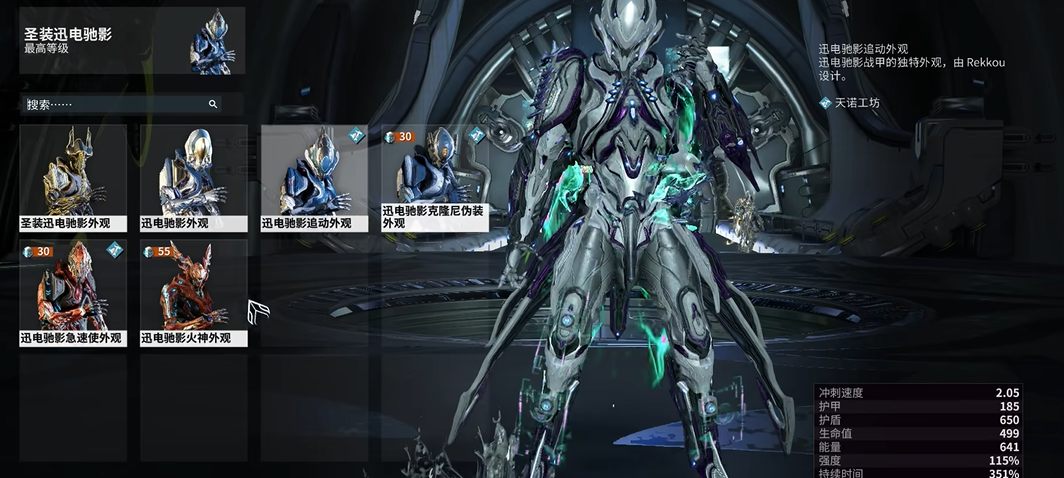Screen dimensions: 1064x478
Task: Pick the 迅电驰影克隆尼伪装外观 skin
Action: (x=434, y=177)
